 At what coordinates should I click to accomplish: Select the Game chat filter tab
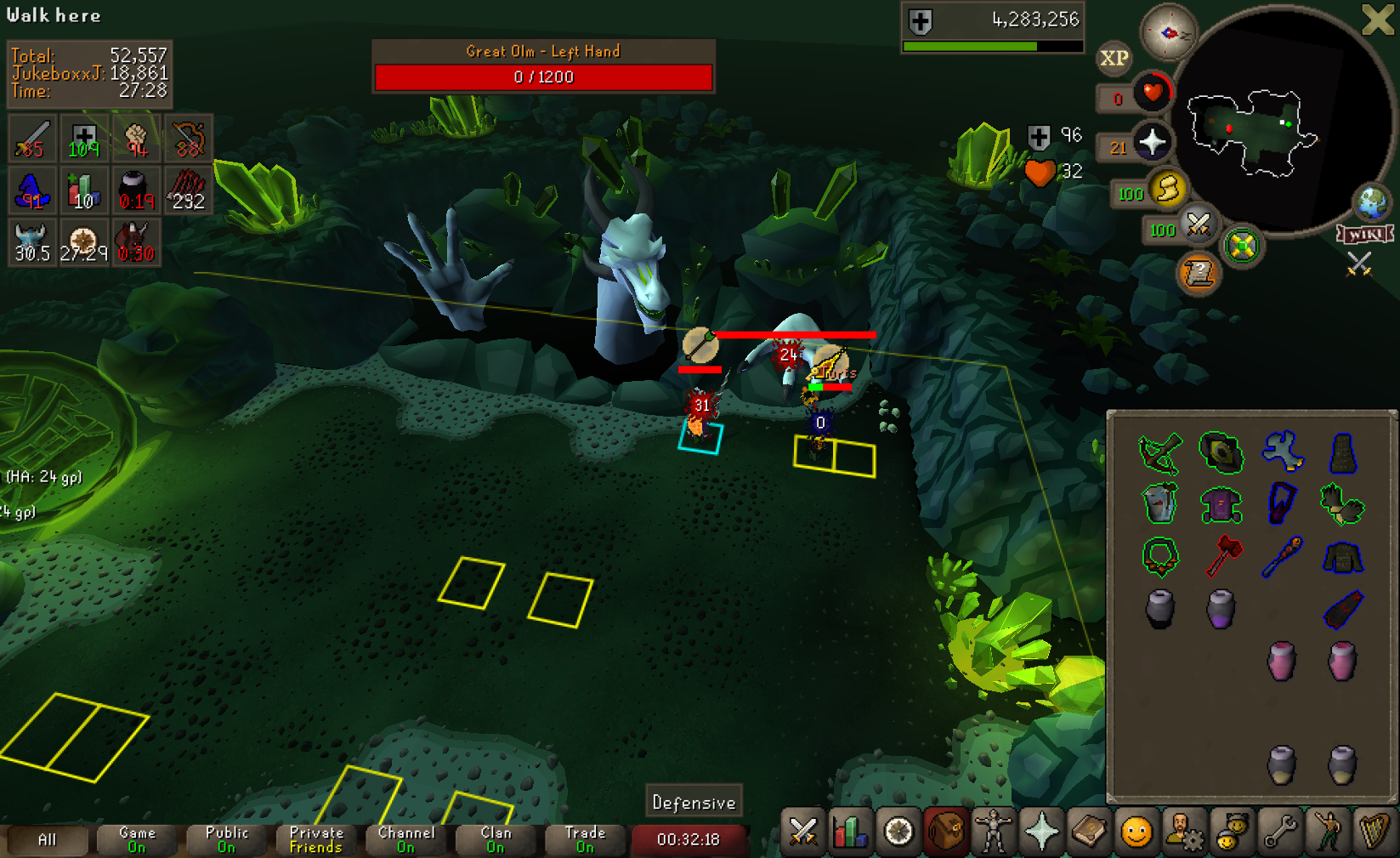point(136,839)
